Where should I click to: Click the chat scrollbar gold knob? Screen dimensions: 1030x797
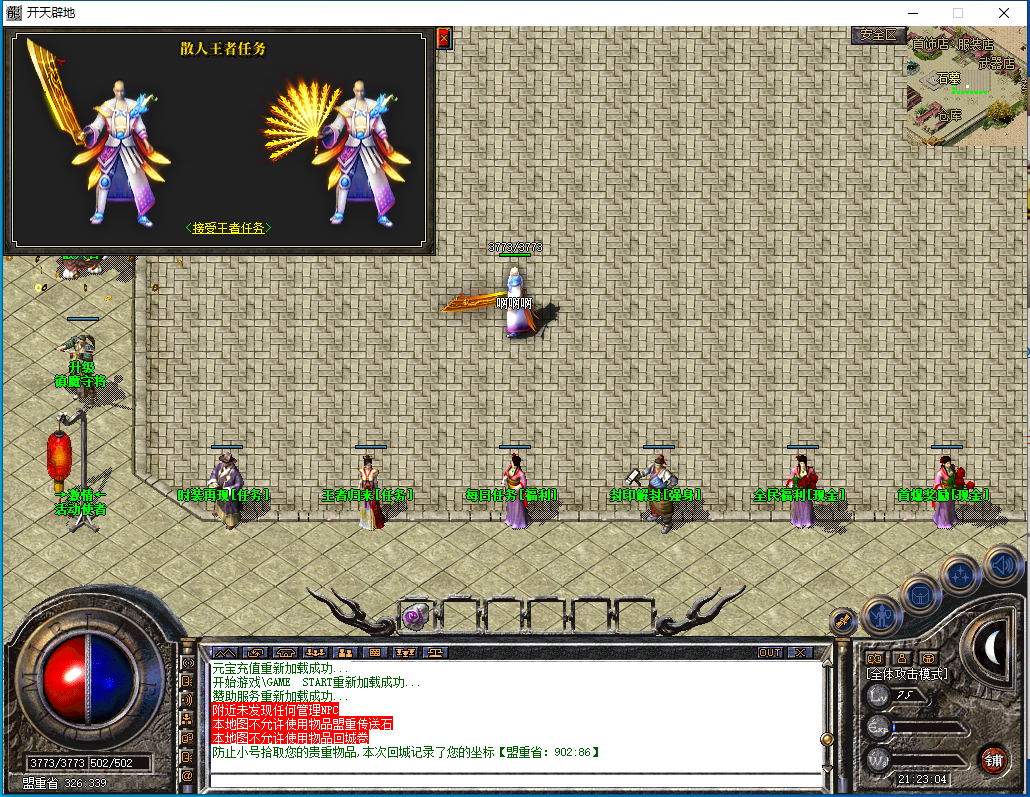826,739
